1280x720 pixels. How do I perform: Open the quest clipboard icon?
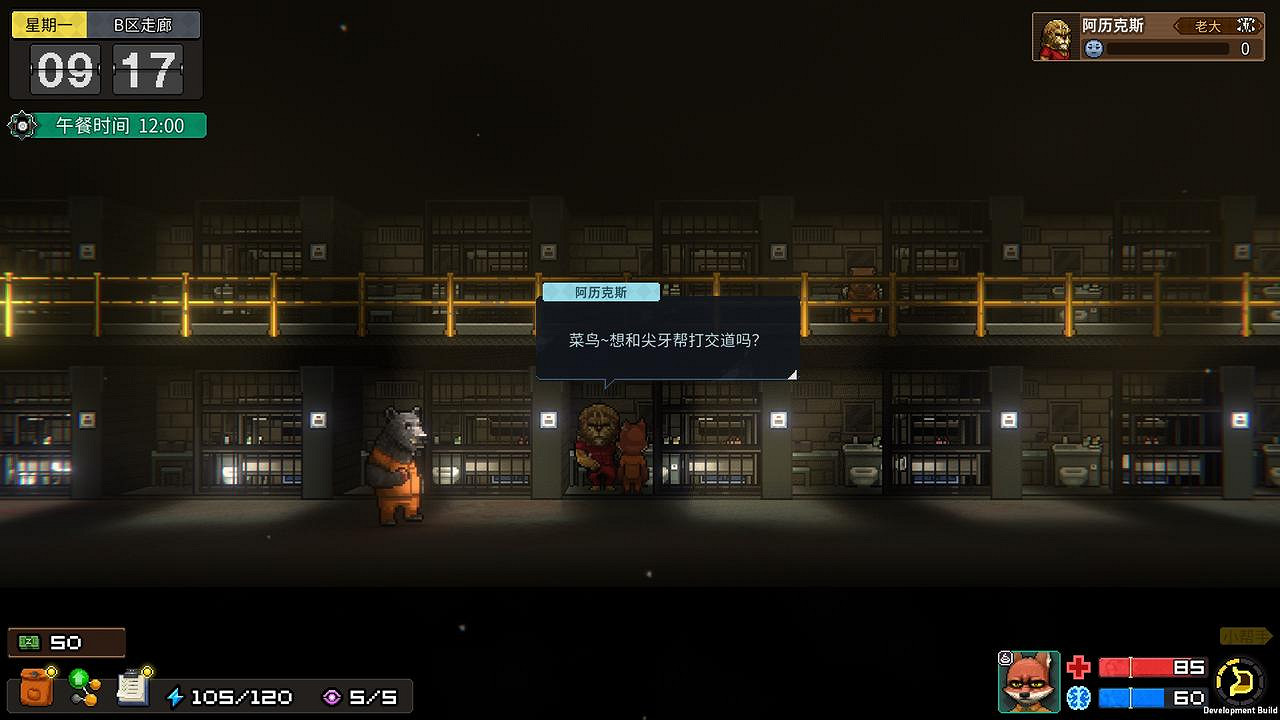(130, 688)
